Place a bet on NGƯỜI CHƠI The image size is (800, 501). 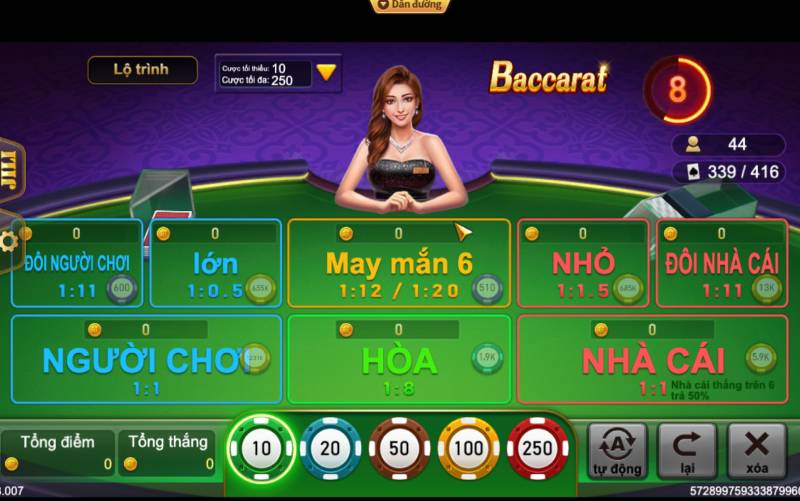(x=146, y=359)
